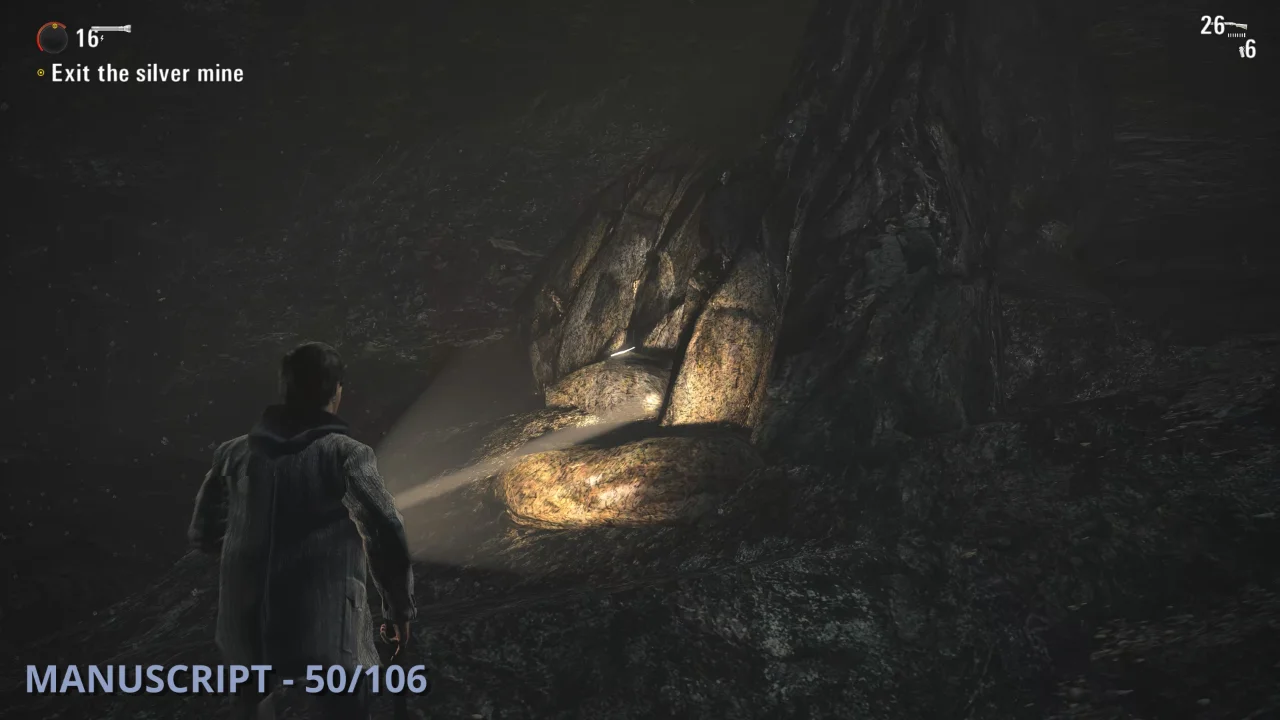Click the yellow objective marker dot

[x=41, y=72]
